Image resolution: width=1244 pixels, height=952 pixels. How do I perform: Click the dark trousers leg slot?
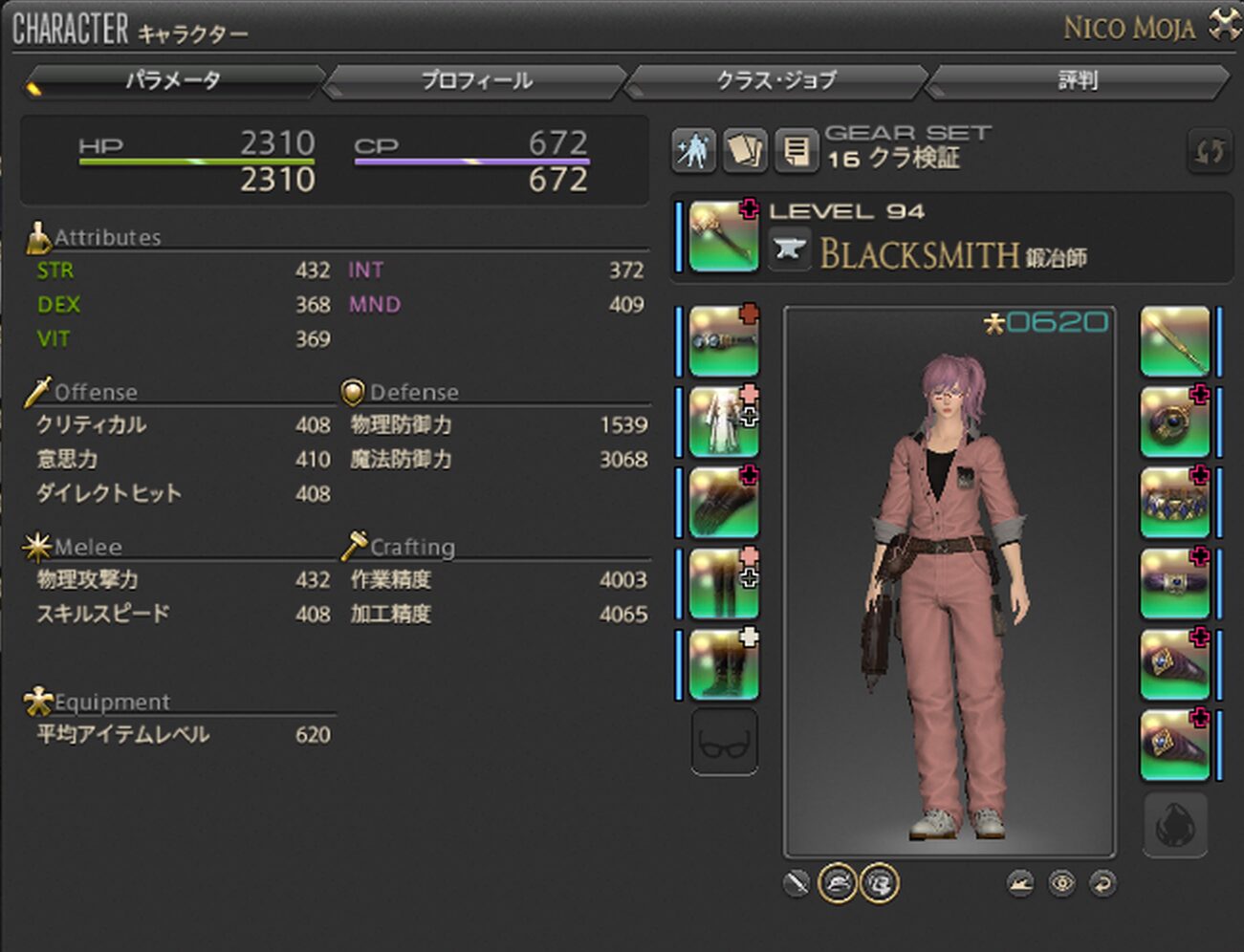click(723, 583)
